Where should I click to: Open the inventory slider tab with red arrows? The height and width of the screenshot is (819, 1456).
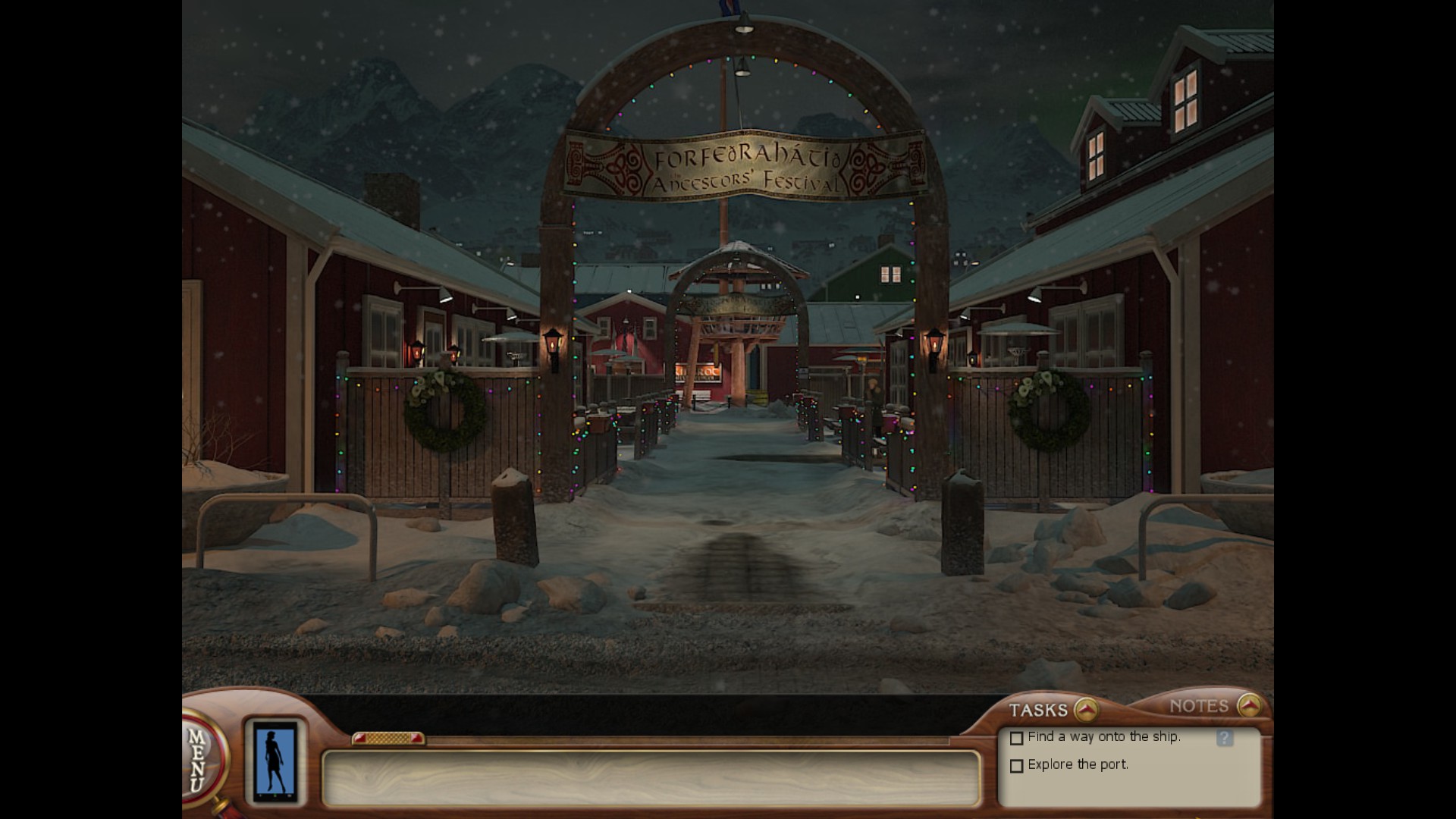point(388,738)
